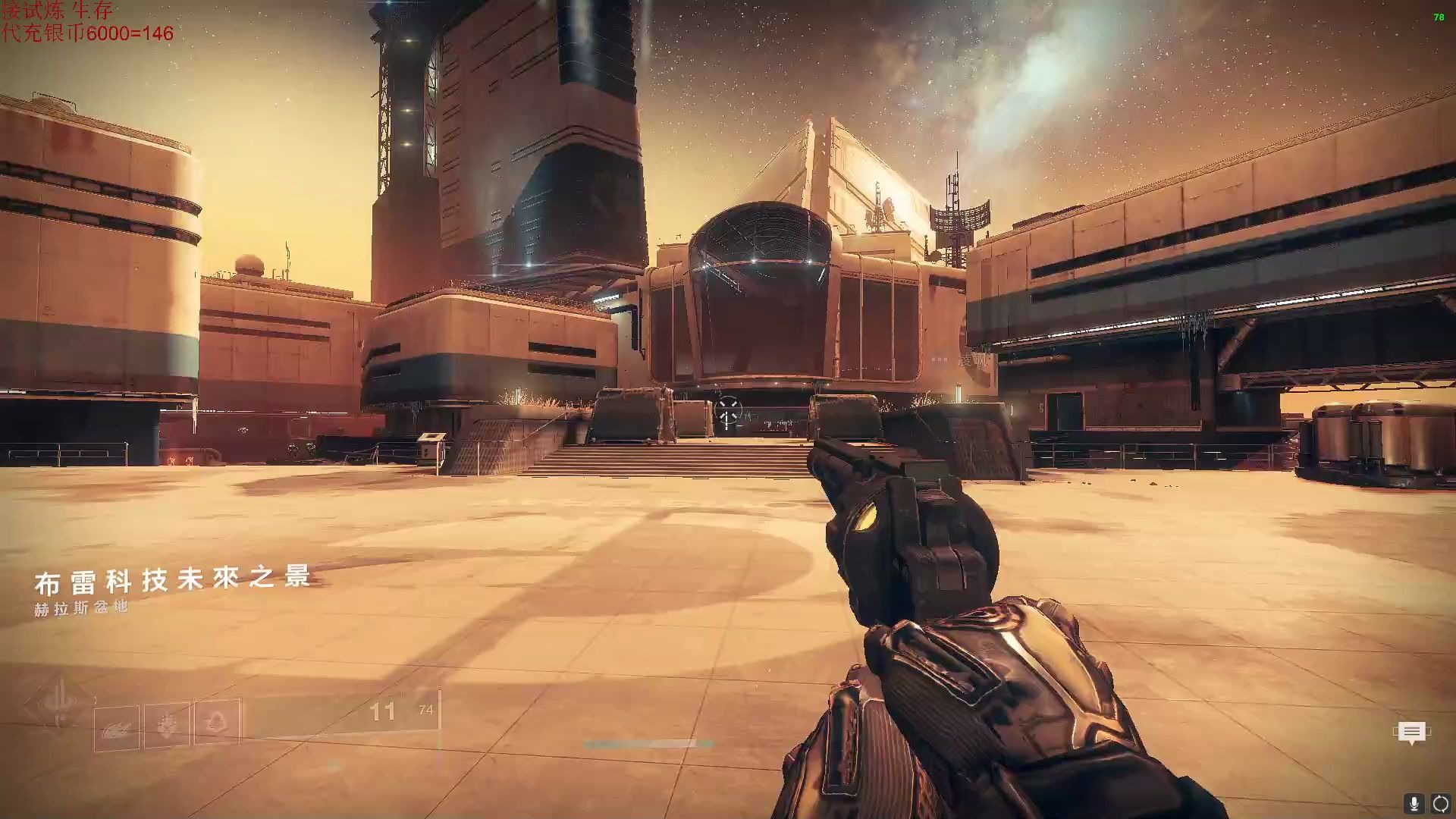Open the chat speech bubble icon
Image resolution: width=1456 pixels, height=819 pixels.
click(1410, 732)
